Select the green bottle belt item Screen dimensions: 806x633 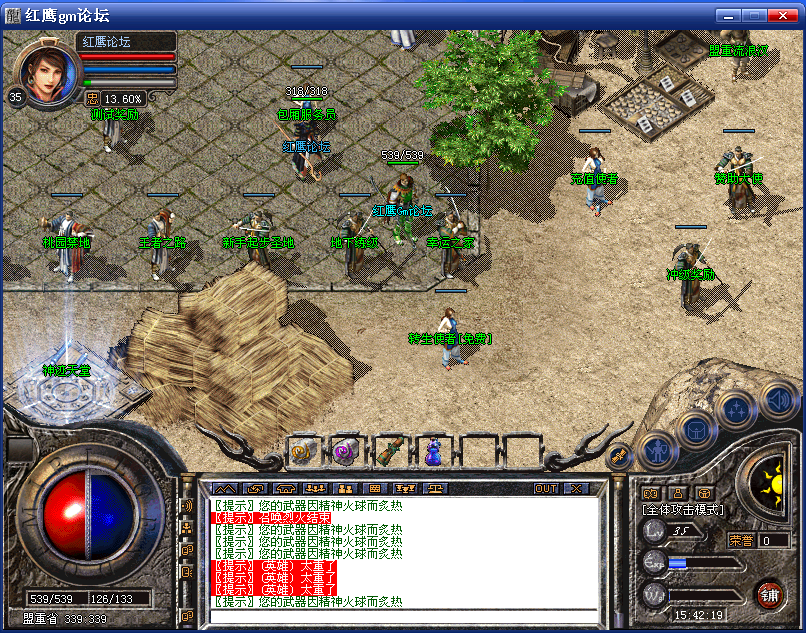click(390, 451)
